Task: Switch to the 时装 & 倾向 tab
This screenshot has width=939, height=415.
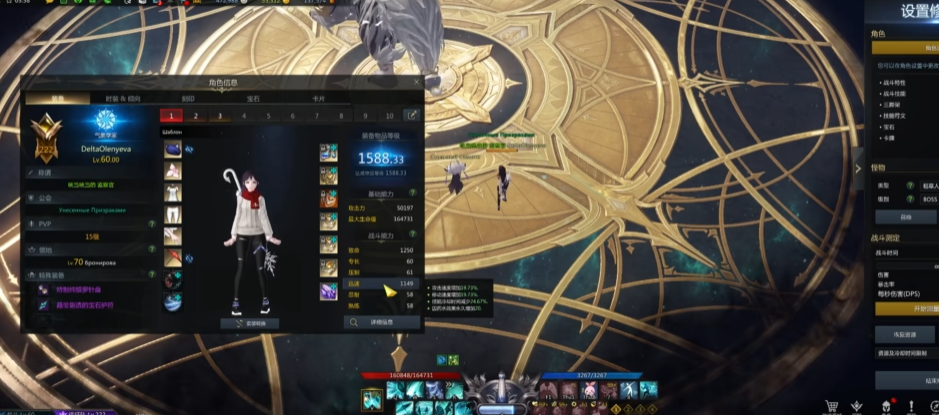Action: point(123,99)
